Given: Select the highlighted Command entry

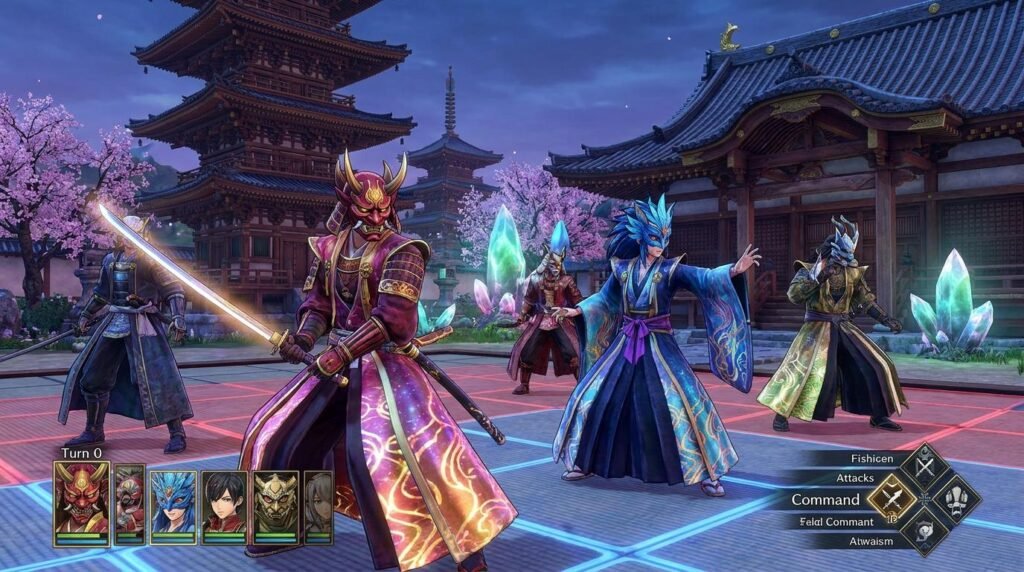Looking at the screenshot, I should tap(825, 500).
